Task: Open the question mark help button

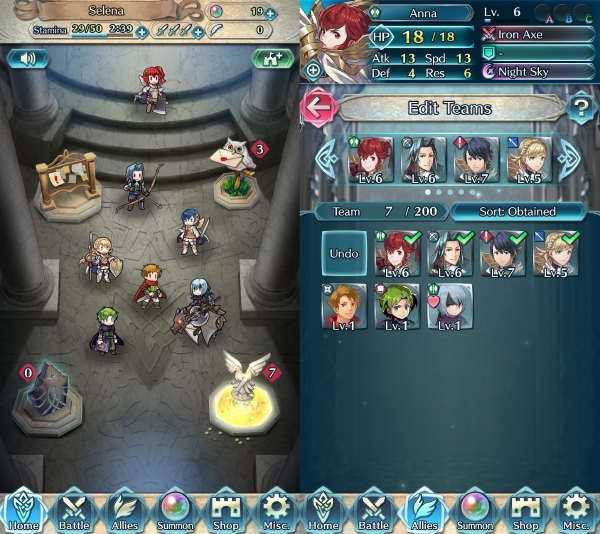Action: [579, 108]
